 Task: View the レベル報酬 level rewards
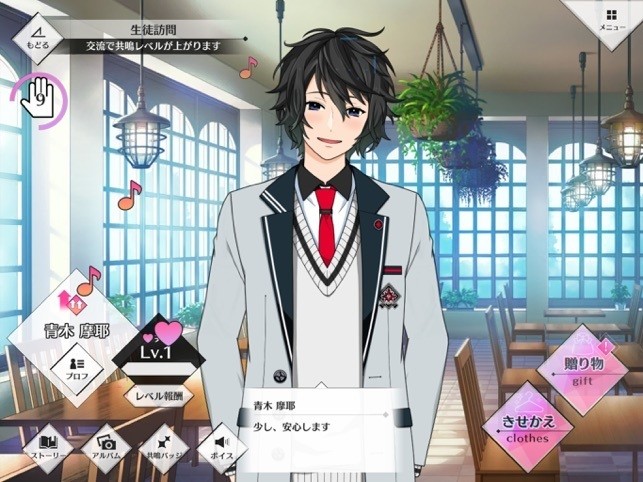[x=162, y=395]
